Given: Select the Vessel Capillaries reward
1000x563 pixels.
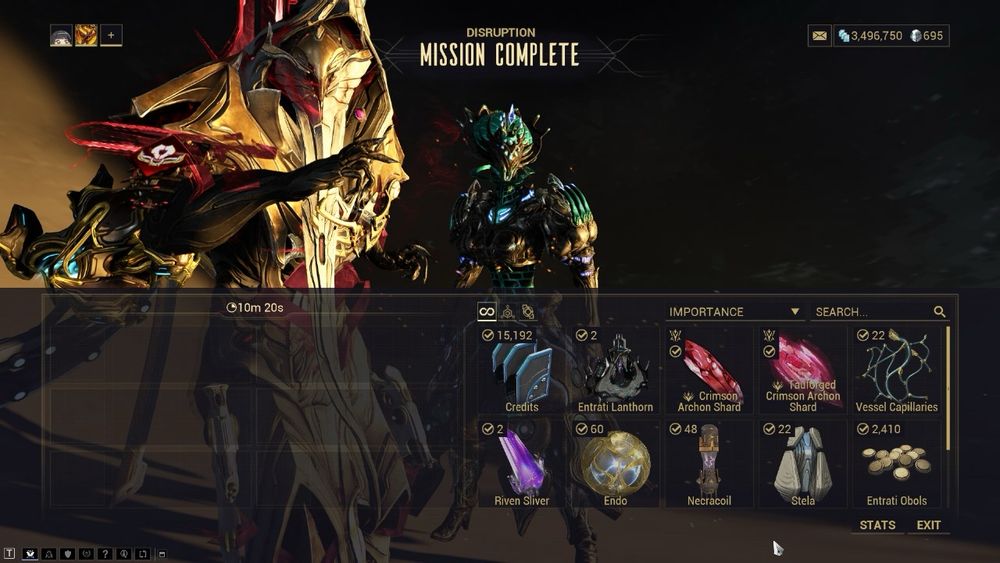Looking at the screenshot, I should pos(897,370).
